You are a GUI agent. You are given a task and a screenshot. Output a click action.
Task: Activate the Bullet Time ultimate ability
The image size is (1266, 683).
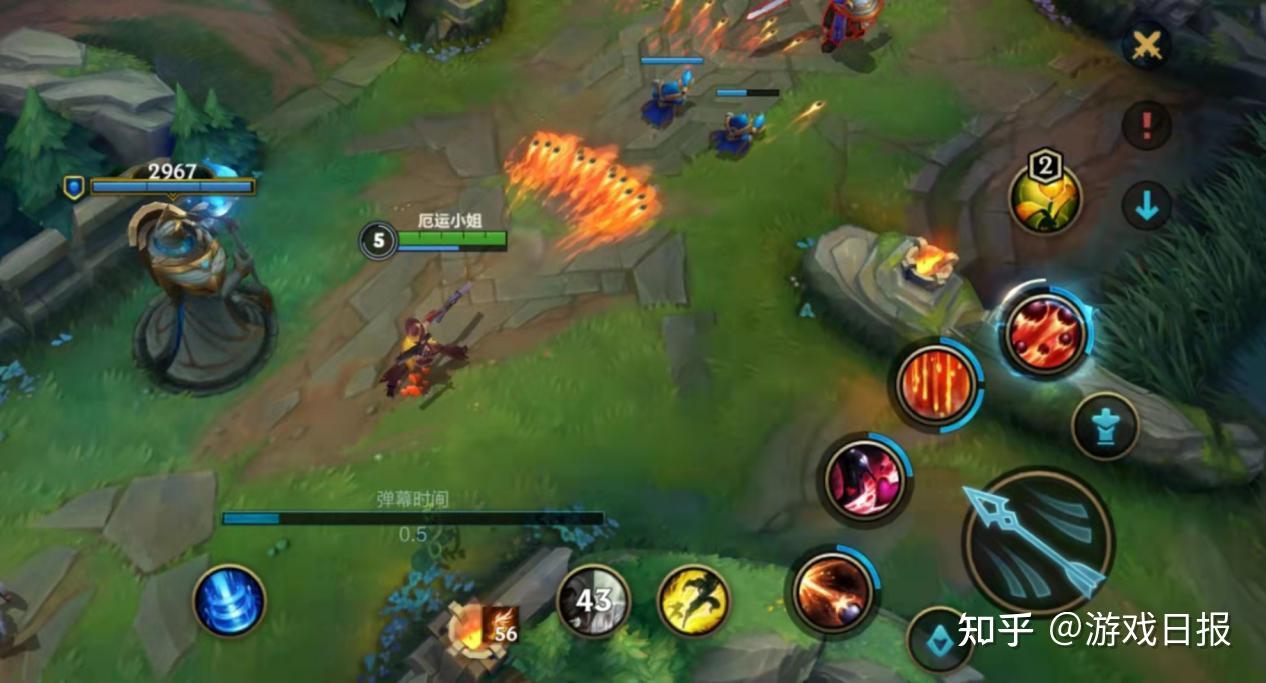1045,333
